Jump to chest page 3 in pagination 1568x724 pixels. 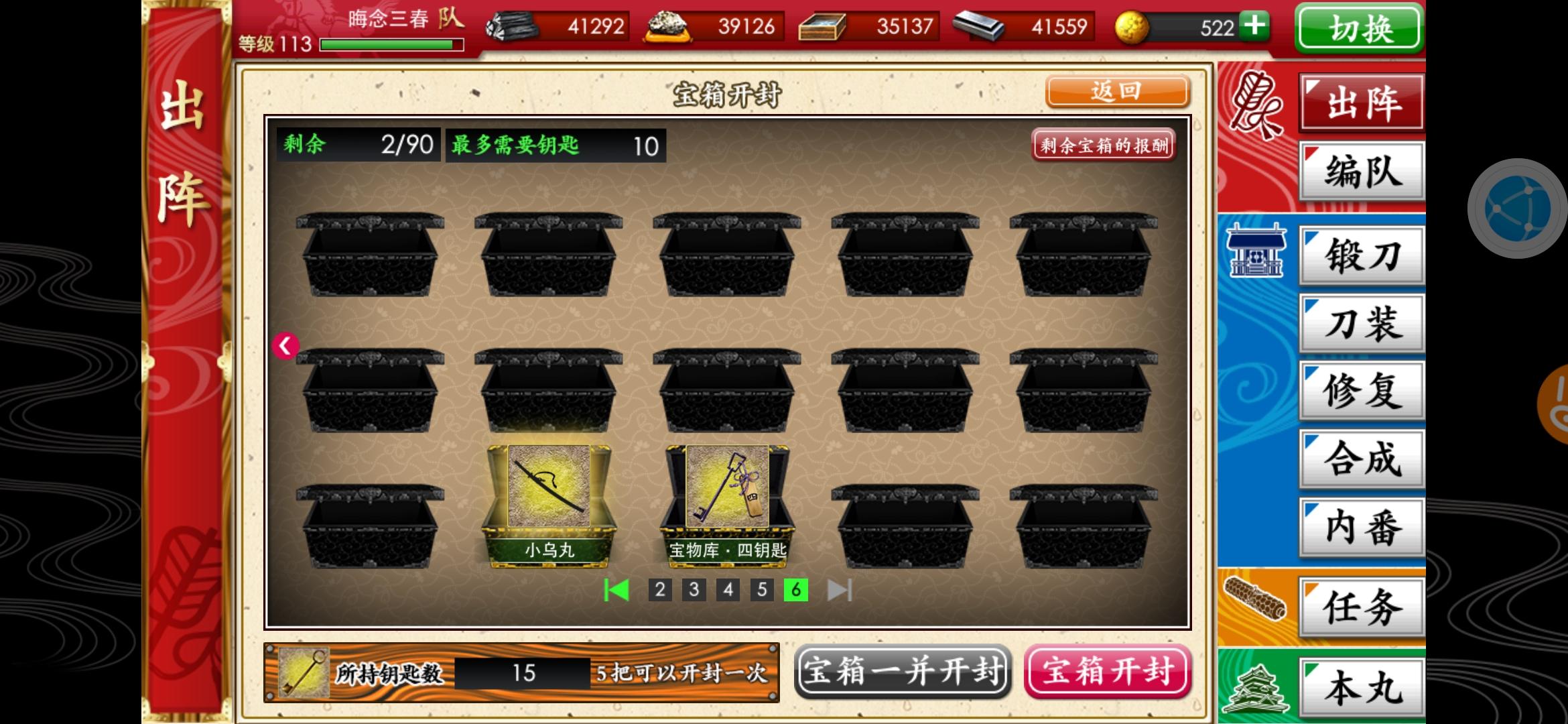(x=694, y=591)
